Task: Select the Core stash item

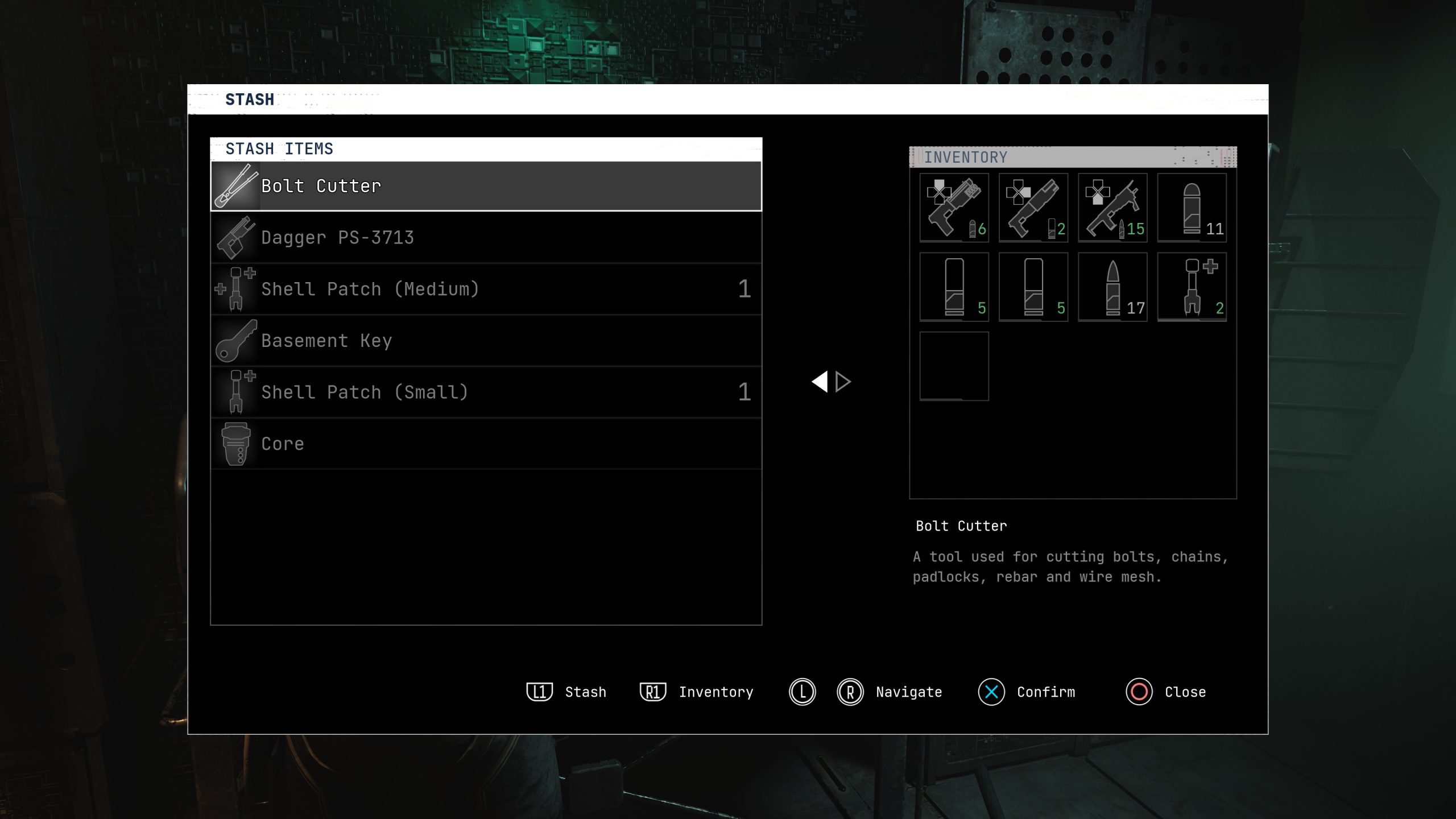Action: pyautogui.click(x=486, y=444)
